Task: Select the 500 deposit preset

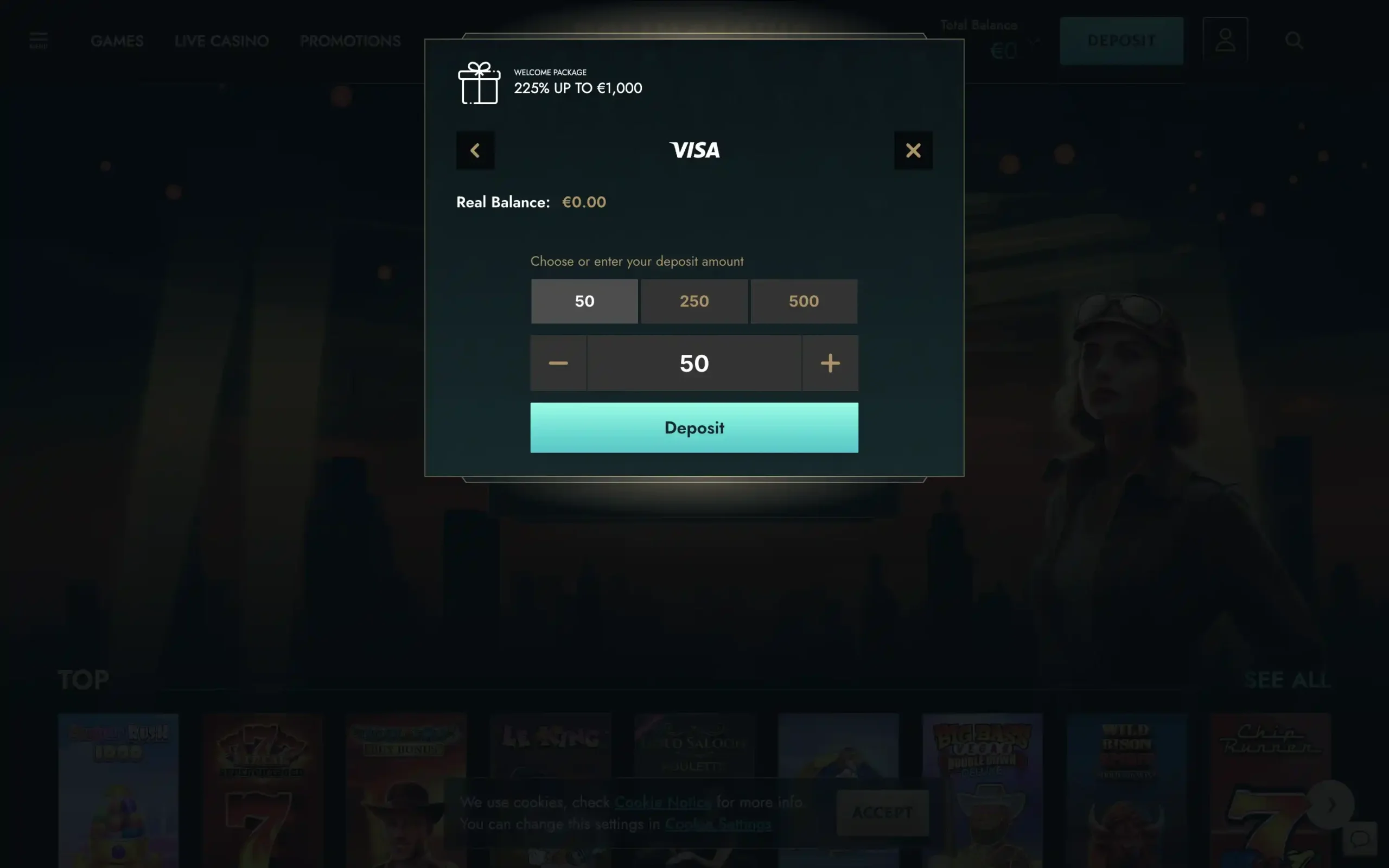Action: coord(804,301)
